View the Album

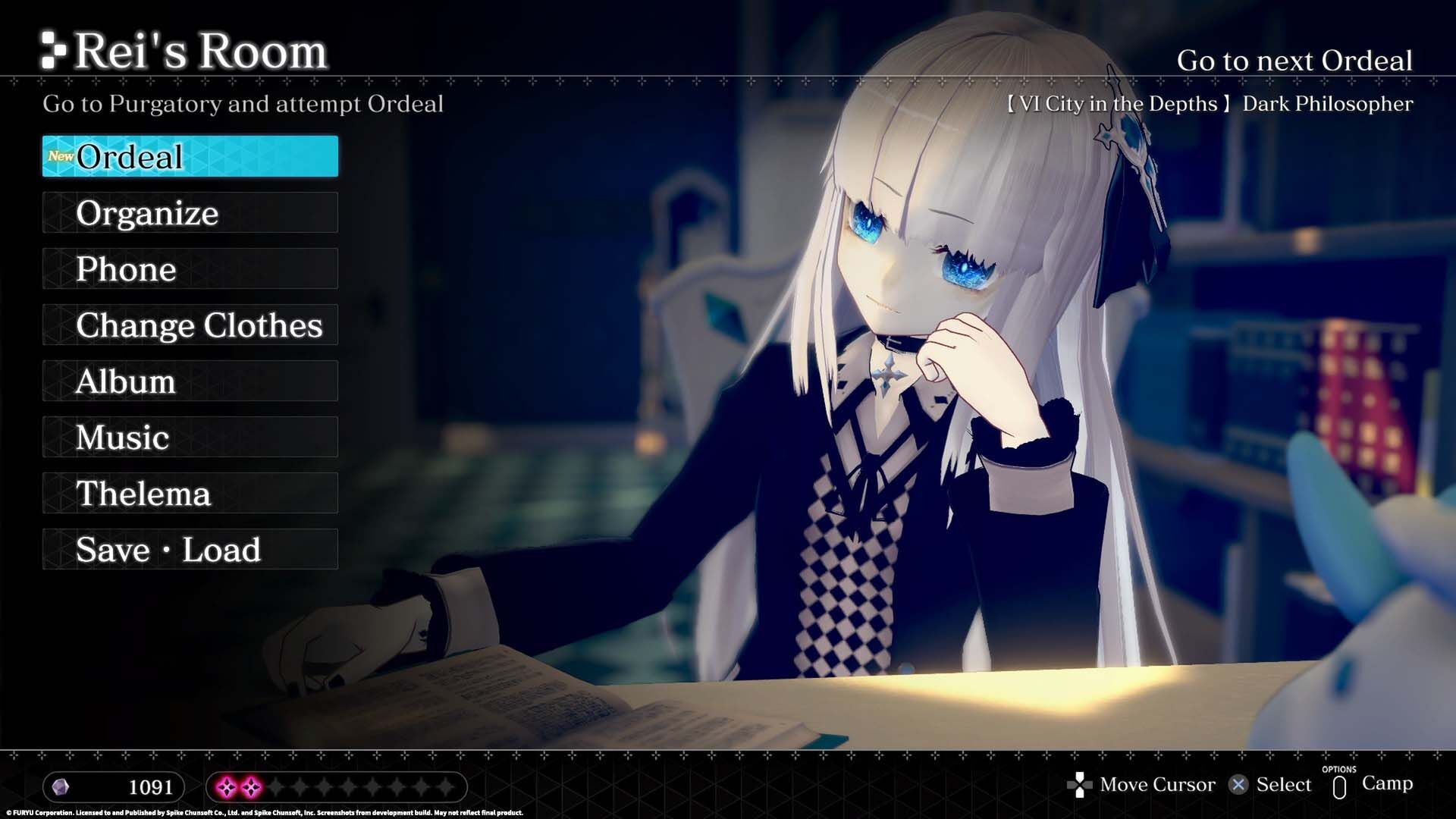click(x=190, y=381)
